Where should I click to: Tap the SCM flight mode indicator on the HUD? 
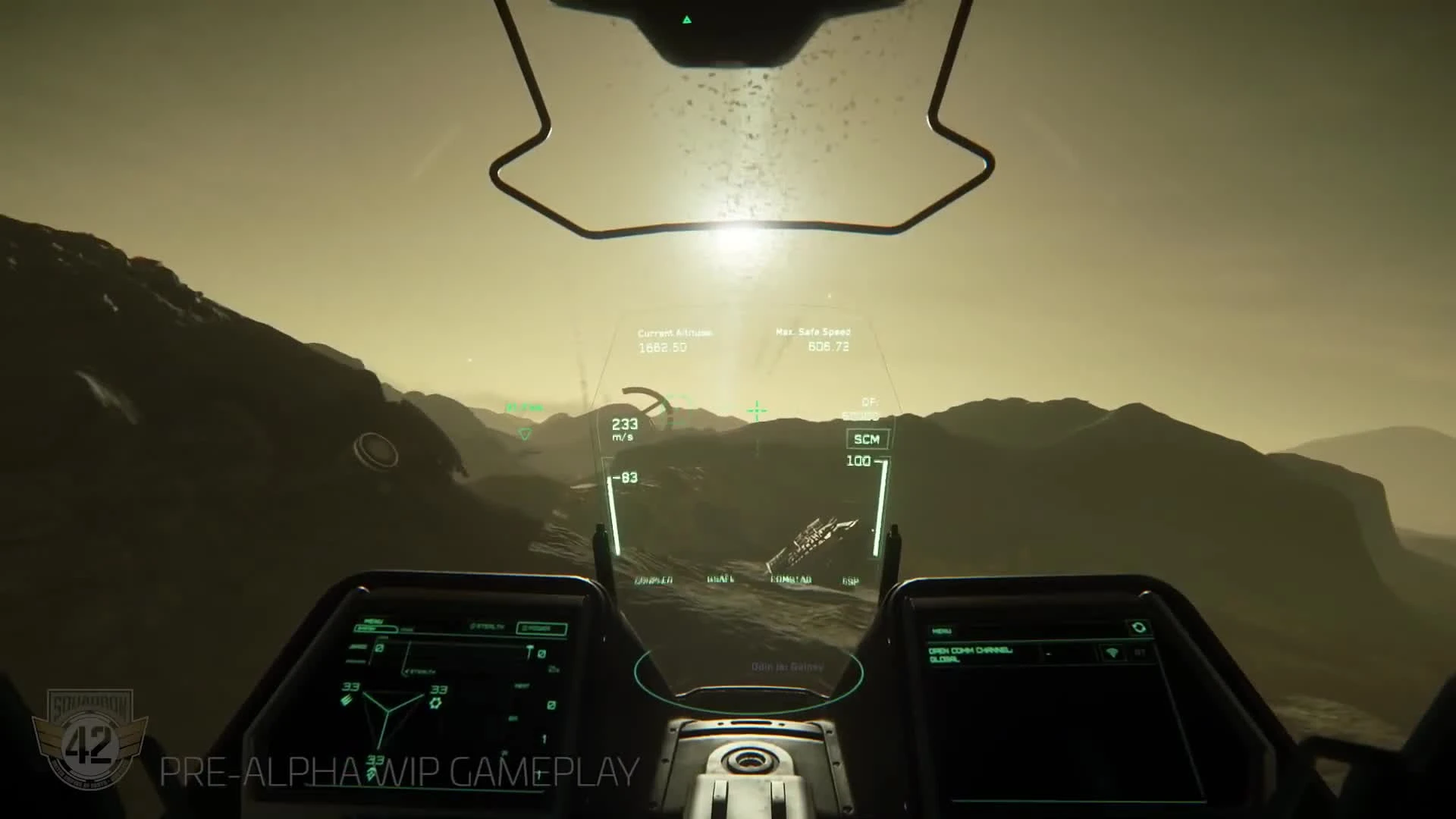pos(867,438)
